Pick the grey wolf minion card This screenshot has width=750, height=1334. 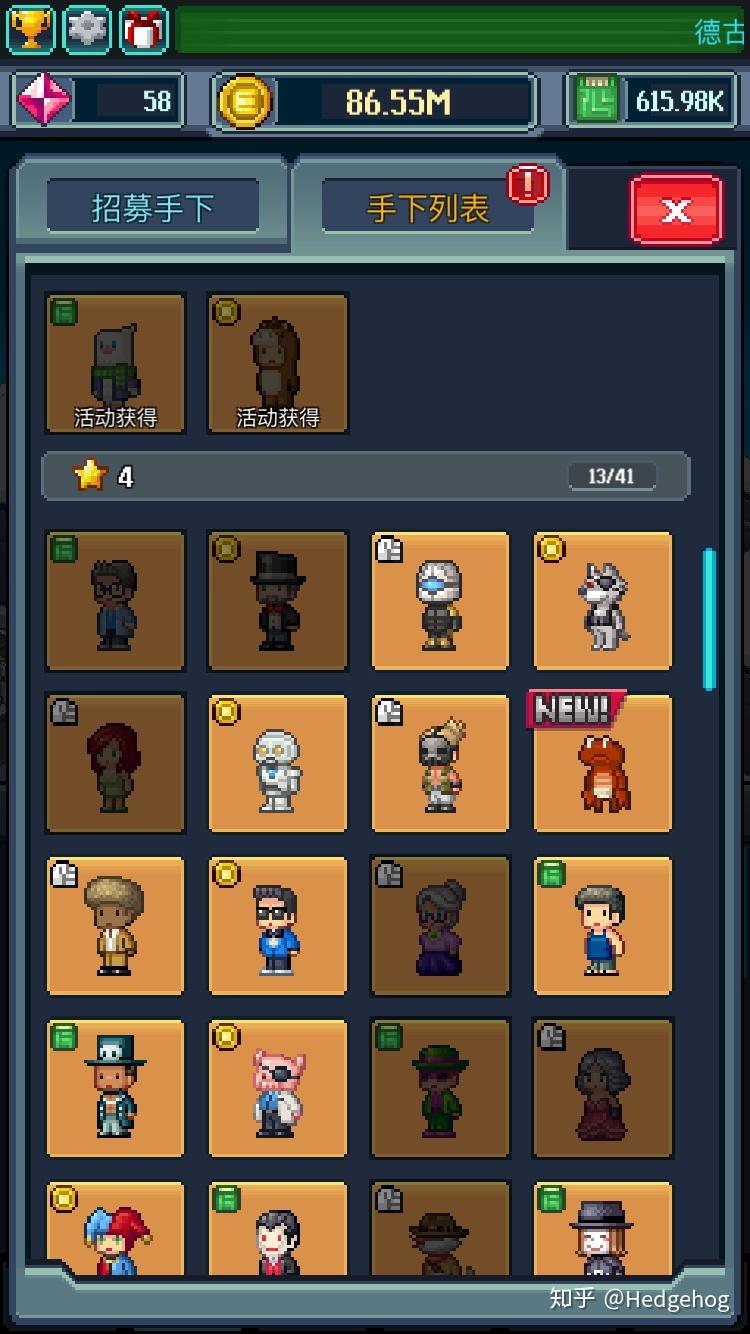(602, 600)
